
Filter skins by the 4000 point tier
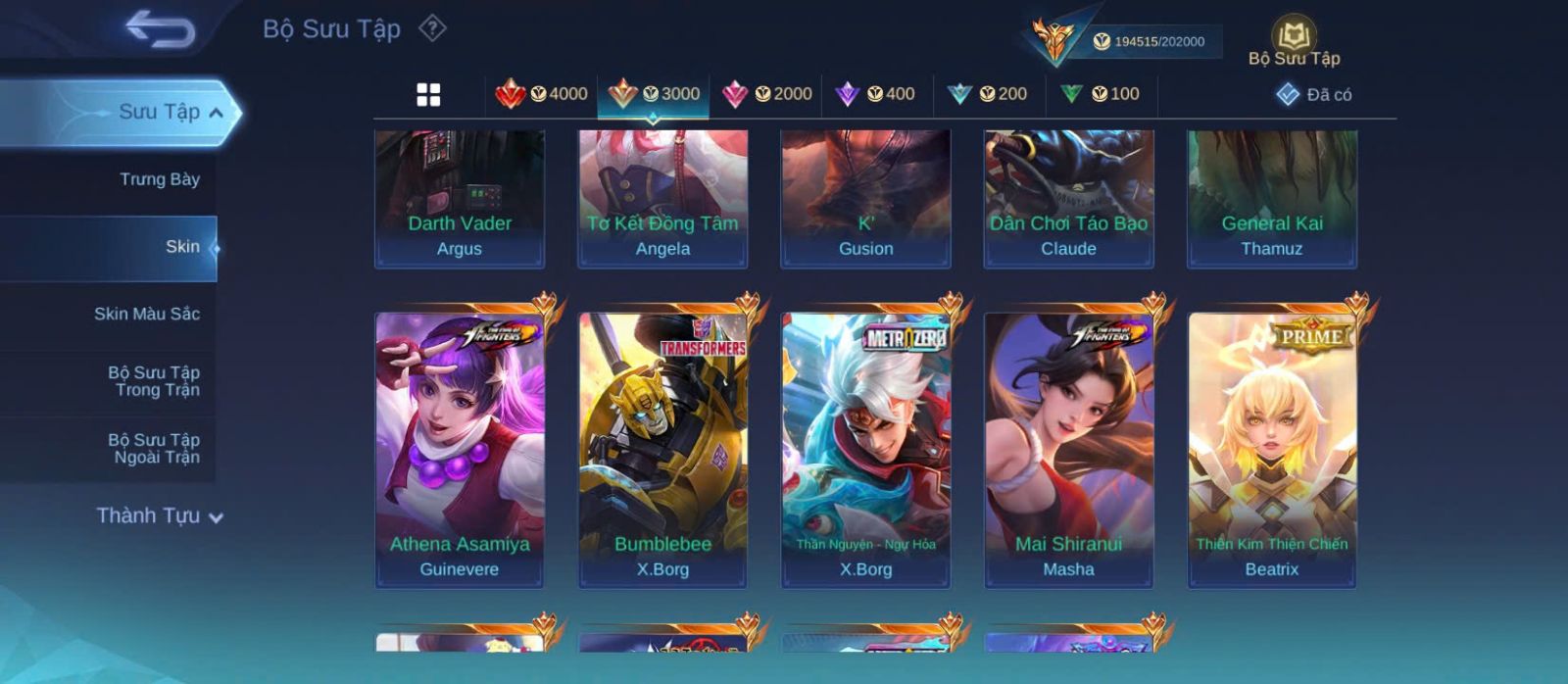[x=542, y=94]
